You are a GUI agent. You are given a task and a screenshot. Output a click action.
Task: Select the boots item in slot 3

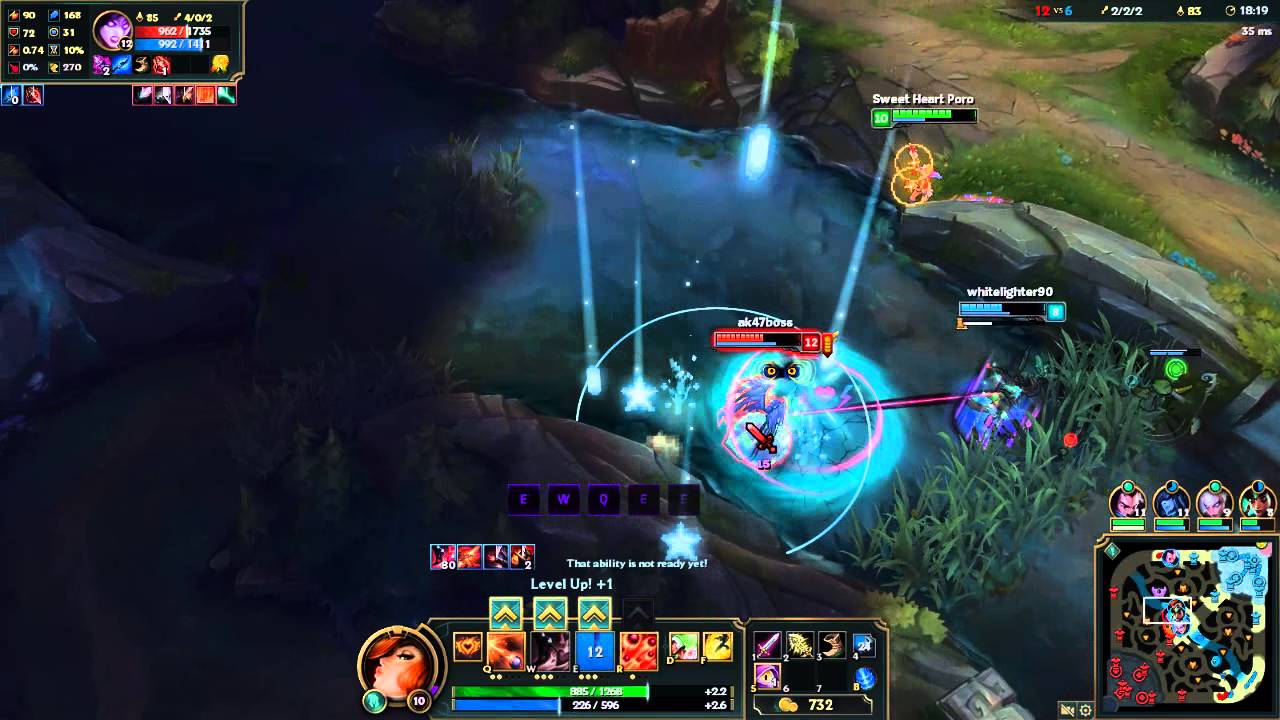click(831, 646)
